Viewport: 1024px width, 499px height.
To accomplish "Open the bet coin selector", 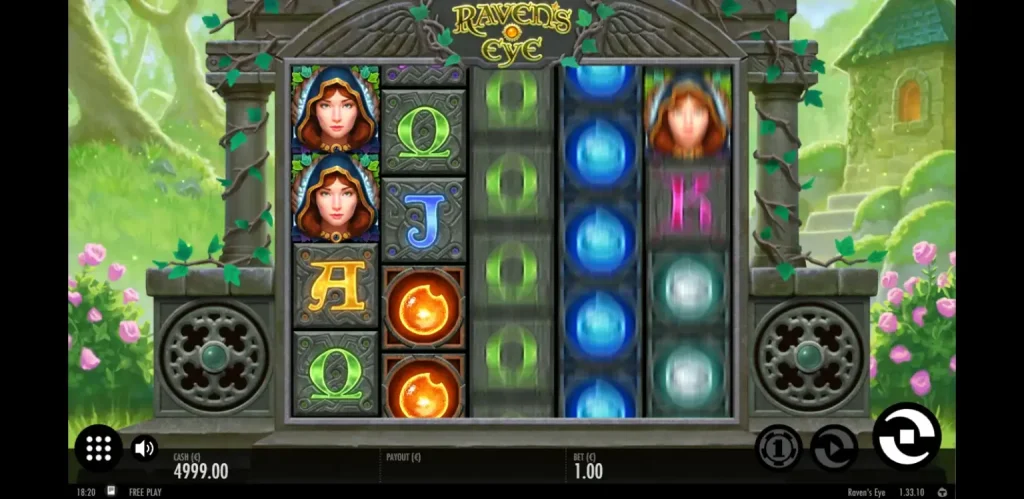I will click(x=778, y=446).
